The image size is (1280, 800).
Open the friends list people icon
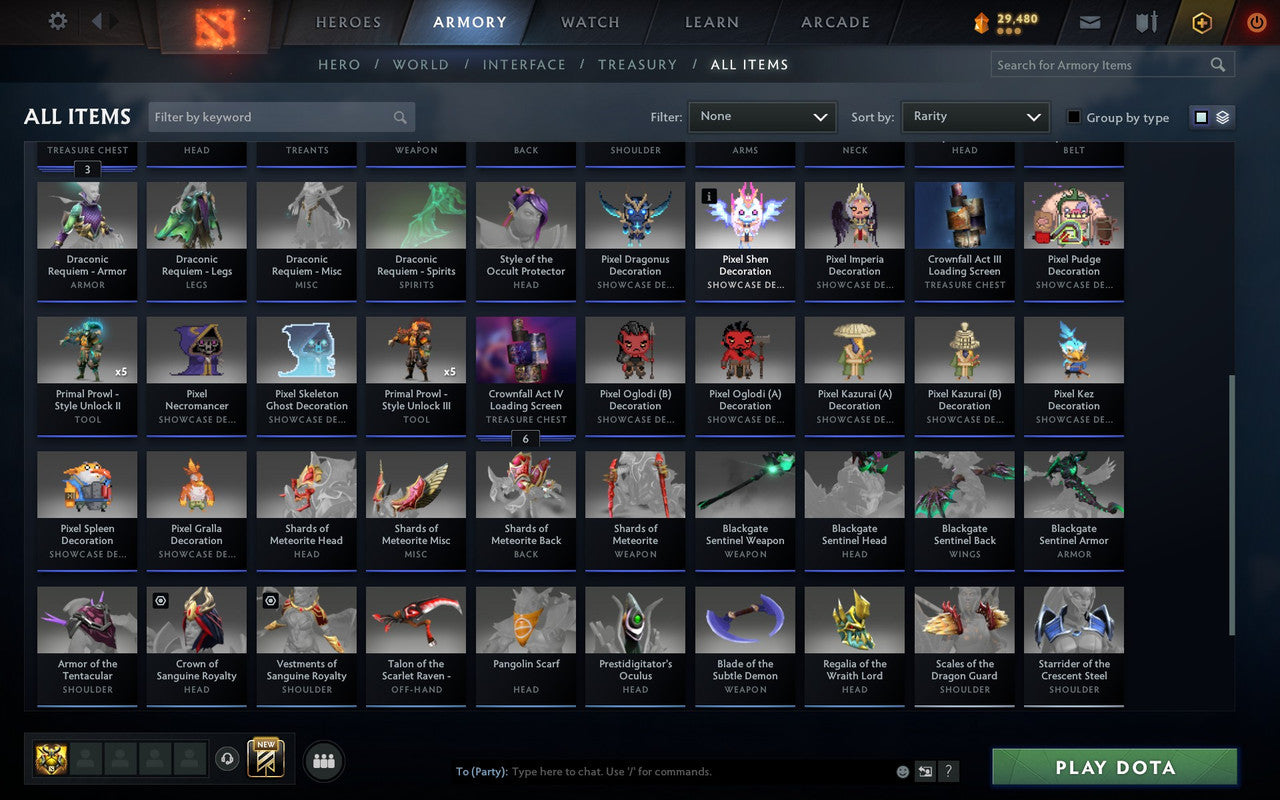coord(323,760)
